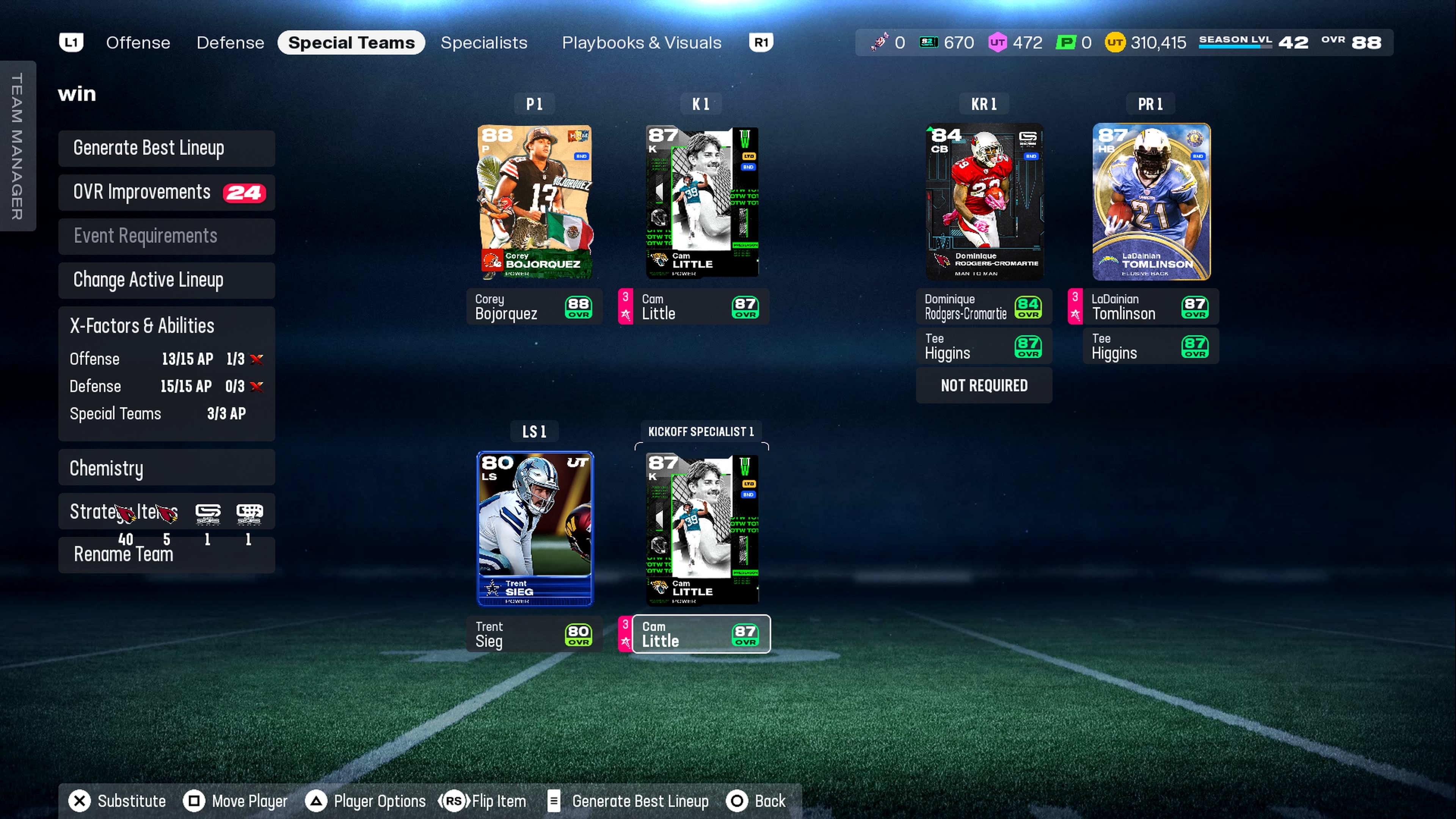
Task: Go to Playbooks & Visuals tab
Action: pos(642,43)
